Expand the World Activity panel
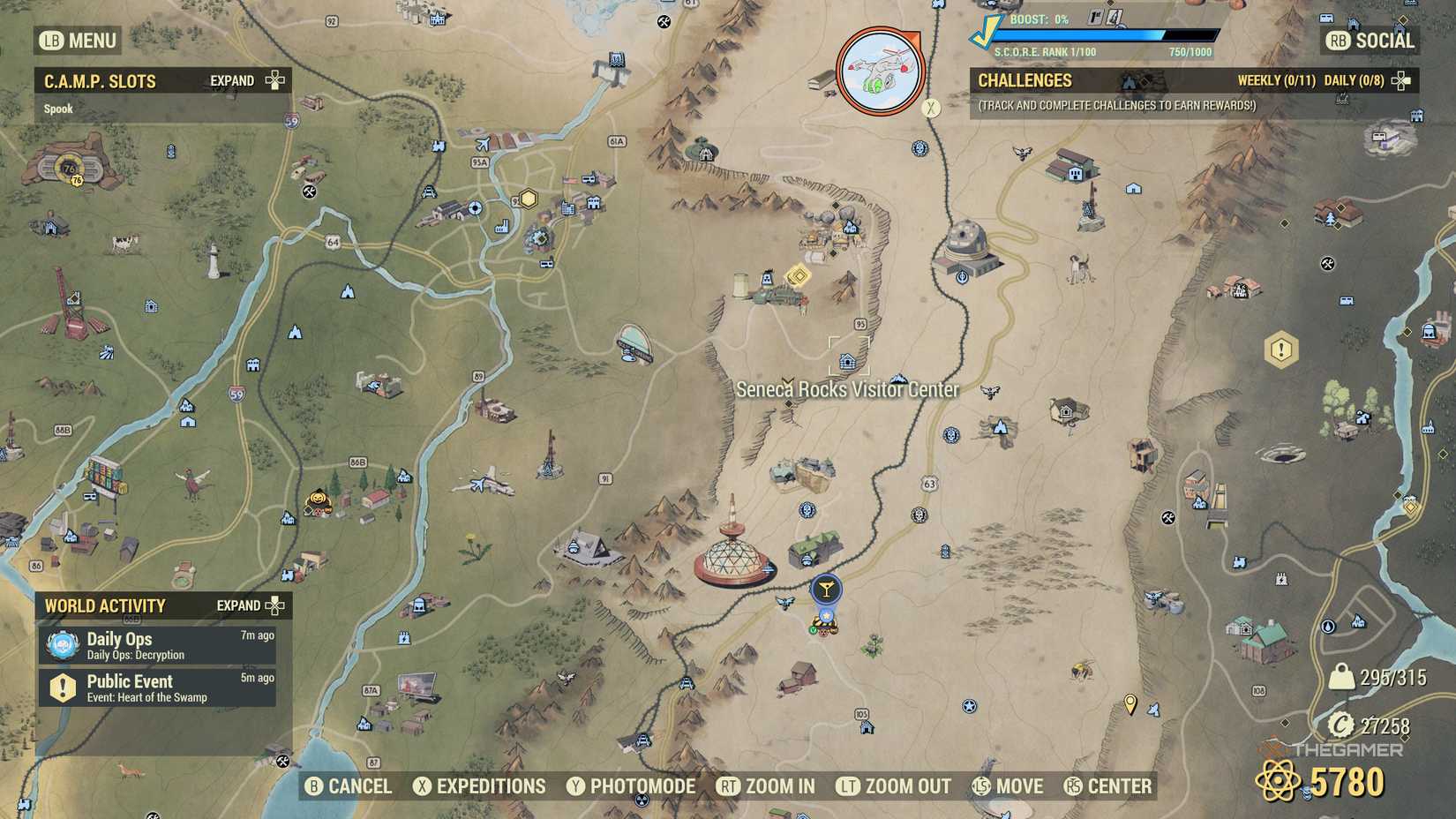This screenshot has width=1456, height=819. [276, 606]
